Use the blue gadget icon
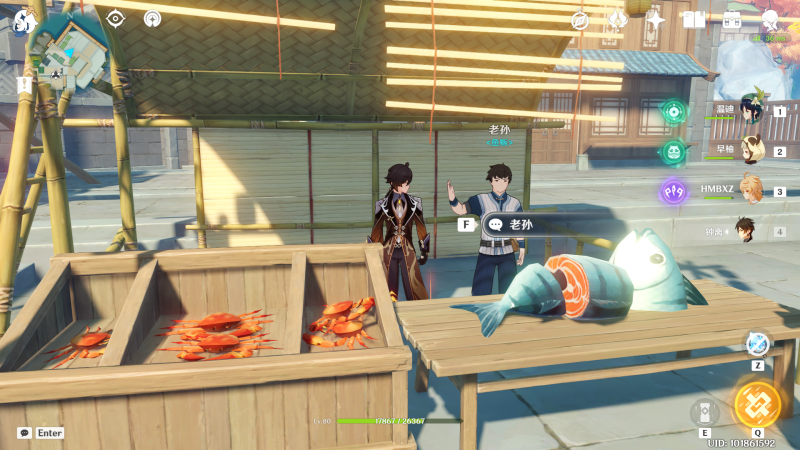Viewport: 800px width, 450px height. pyautogui.click(x=757, y=344)
